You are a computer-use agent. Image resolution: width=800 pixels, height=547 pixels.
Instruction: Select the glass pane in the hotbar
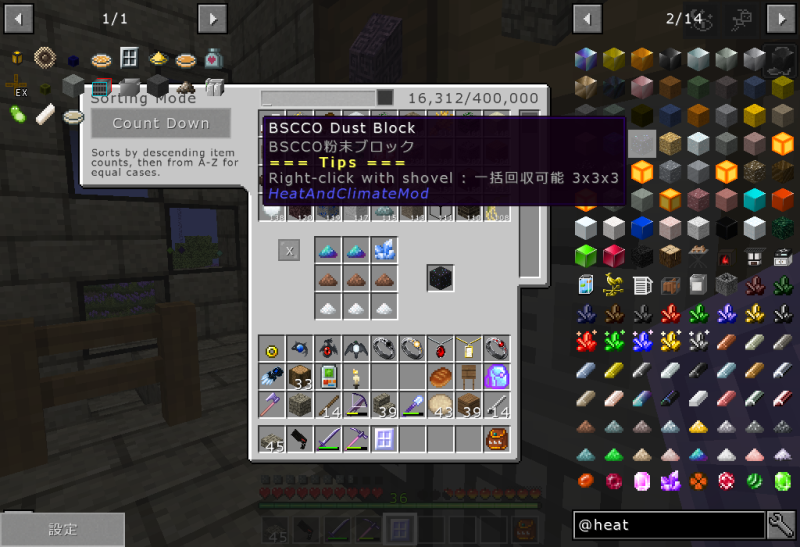point(384,439)
